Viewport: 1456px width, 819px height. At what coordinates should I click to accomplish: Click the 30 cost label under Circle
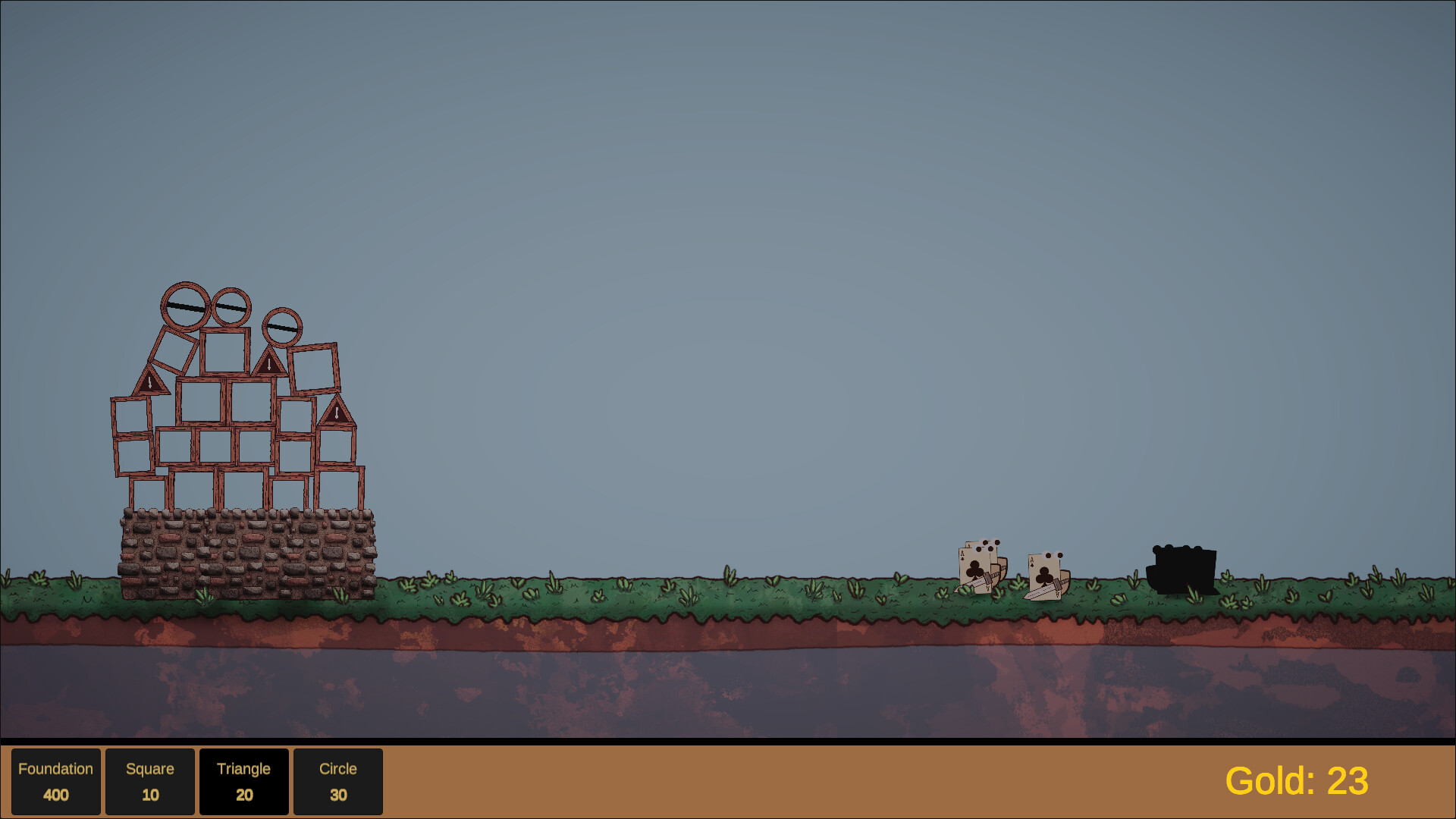coord(337,795)
